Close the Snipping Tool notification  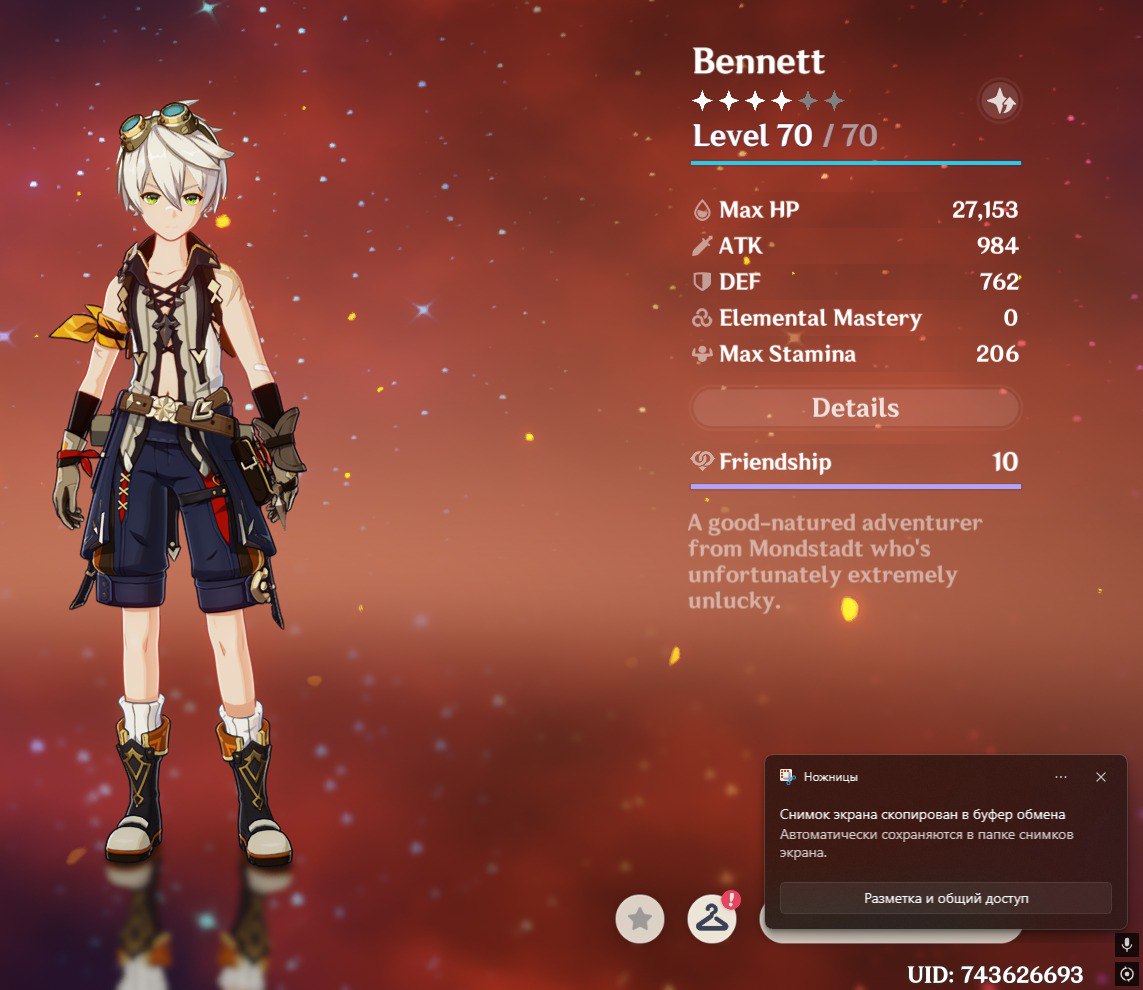pos(1100,777)
